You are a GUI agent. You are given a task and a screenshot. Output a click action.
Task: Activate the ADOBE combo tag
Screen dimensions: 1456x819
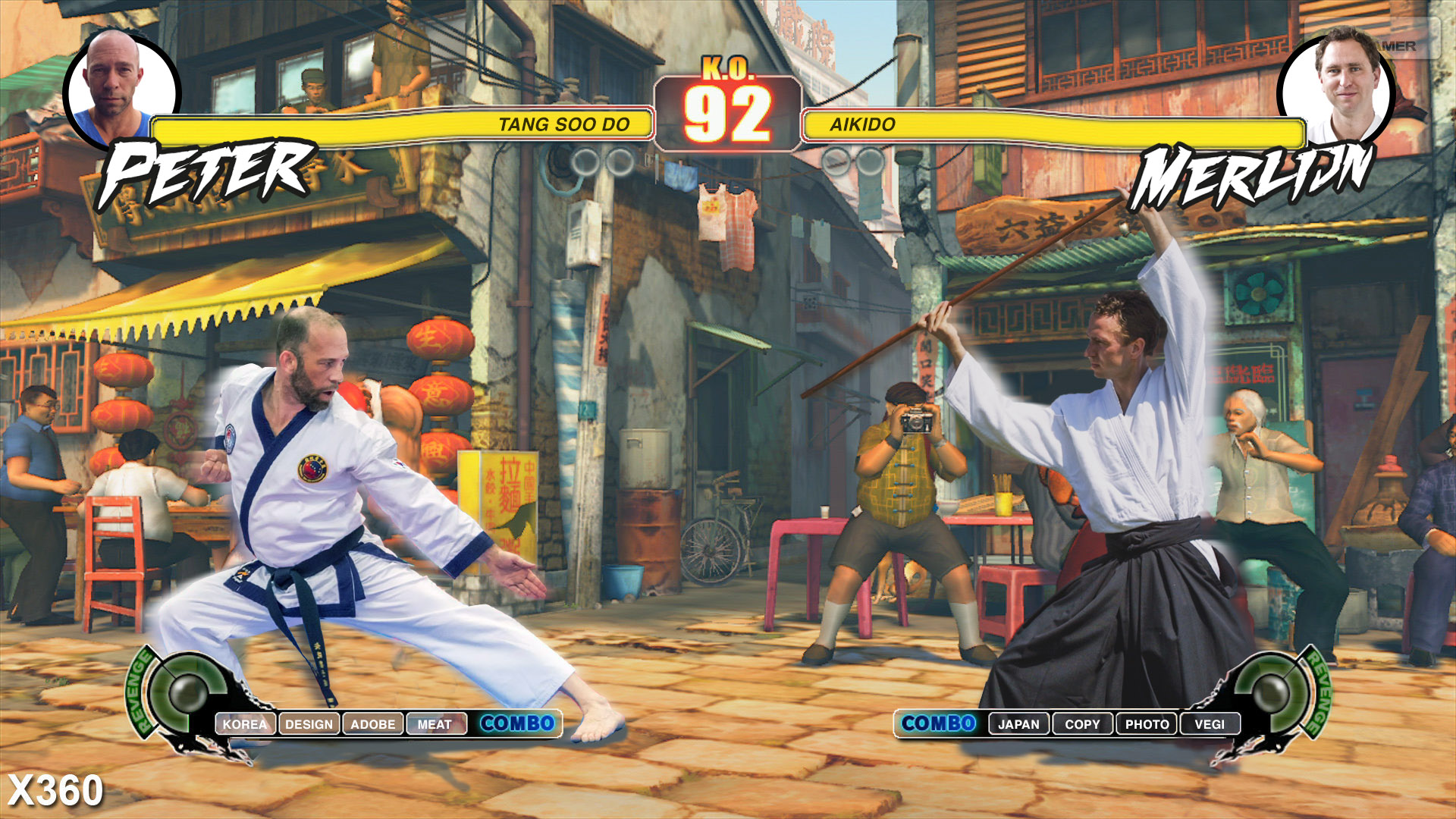tap(372, 724)
